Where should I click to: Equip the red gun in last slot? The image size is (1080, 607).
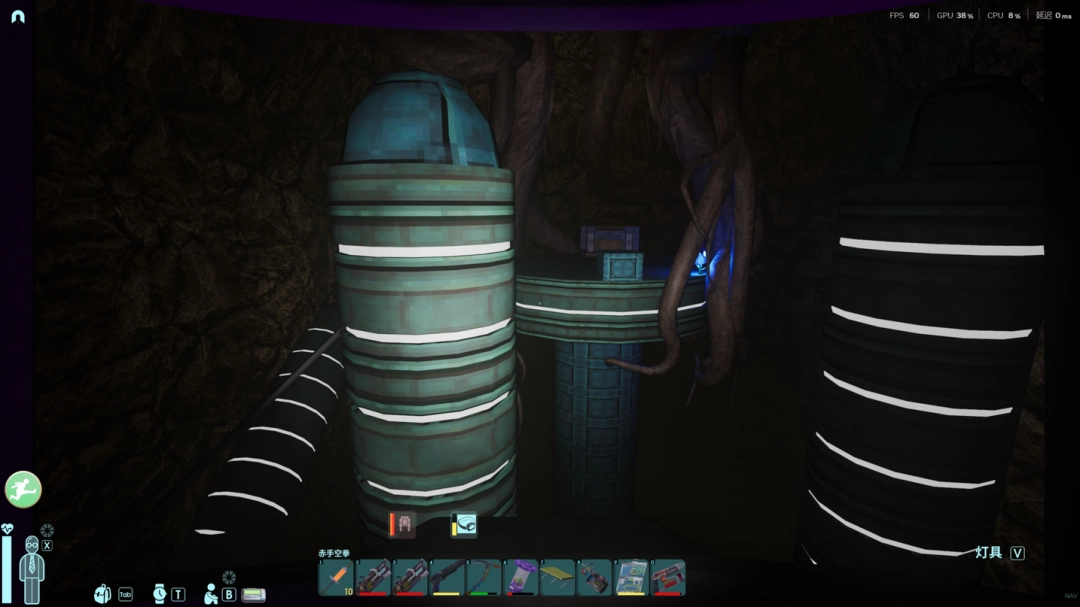click(x=668, y=578)
